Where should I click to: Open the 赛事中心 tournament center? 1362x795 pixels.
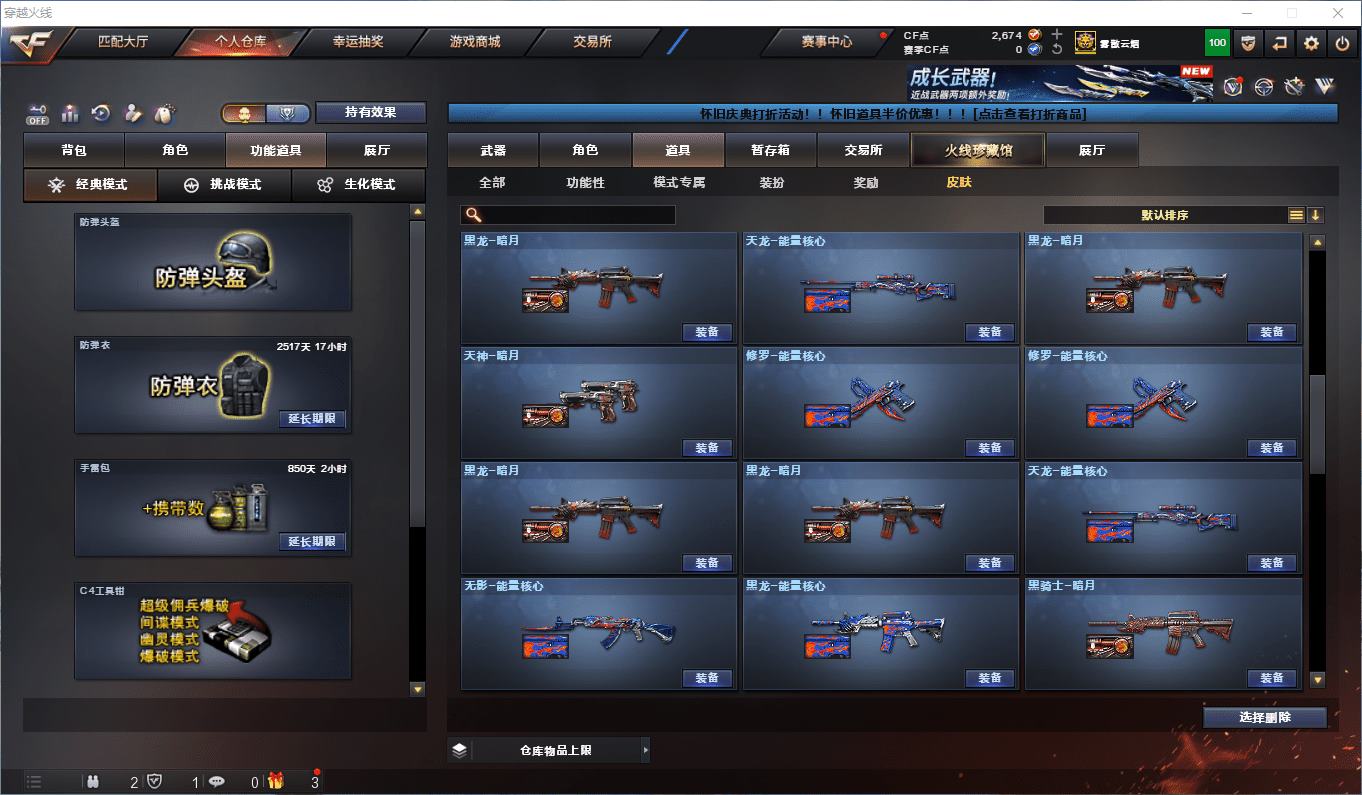(x=826, y=42)
